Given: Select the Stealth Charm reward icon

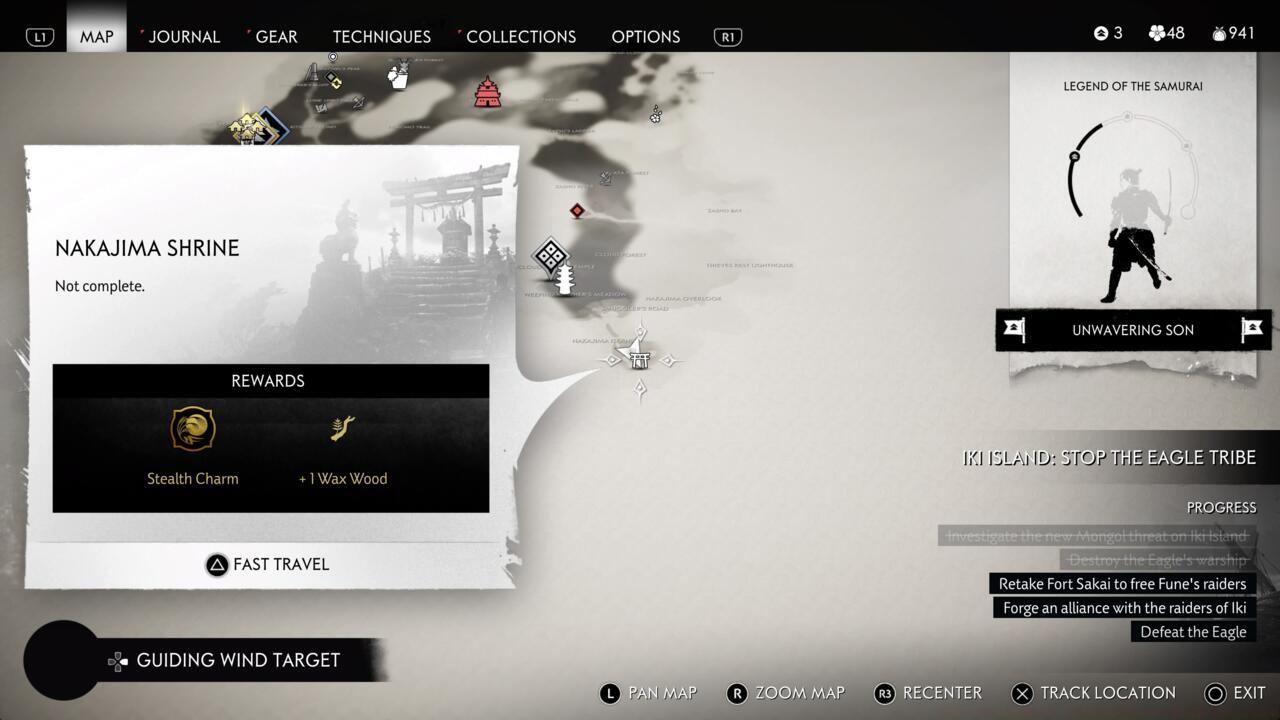Looking at the screenshot, I should coord(193,429).
